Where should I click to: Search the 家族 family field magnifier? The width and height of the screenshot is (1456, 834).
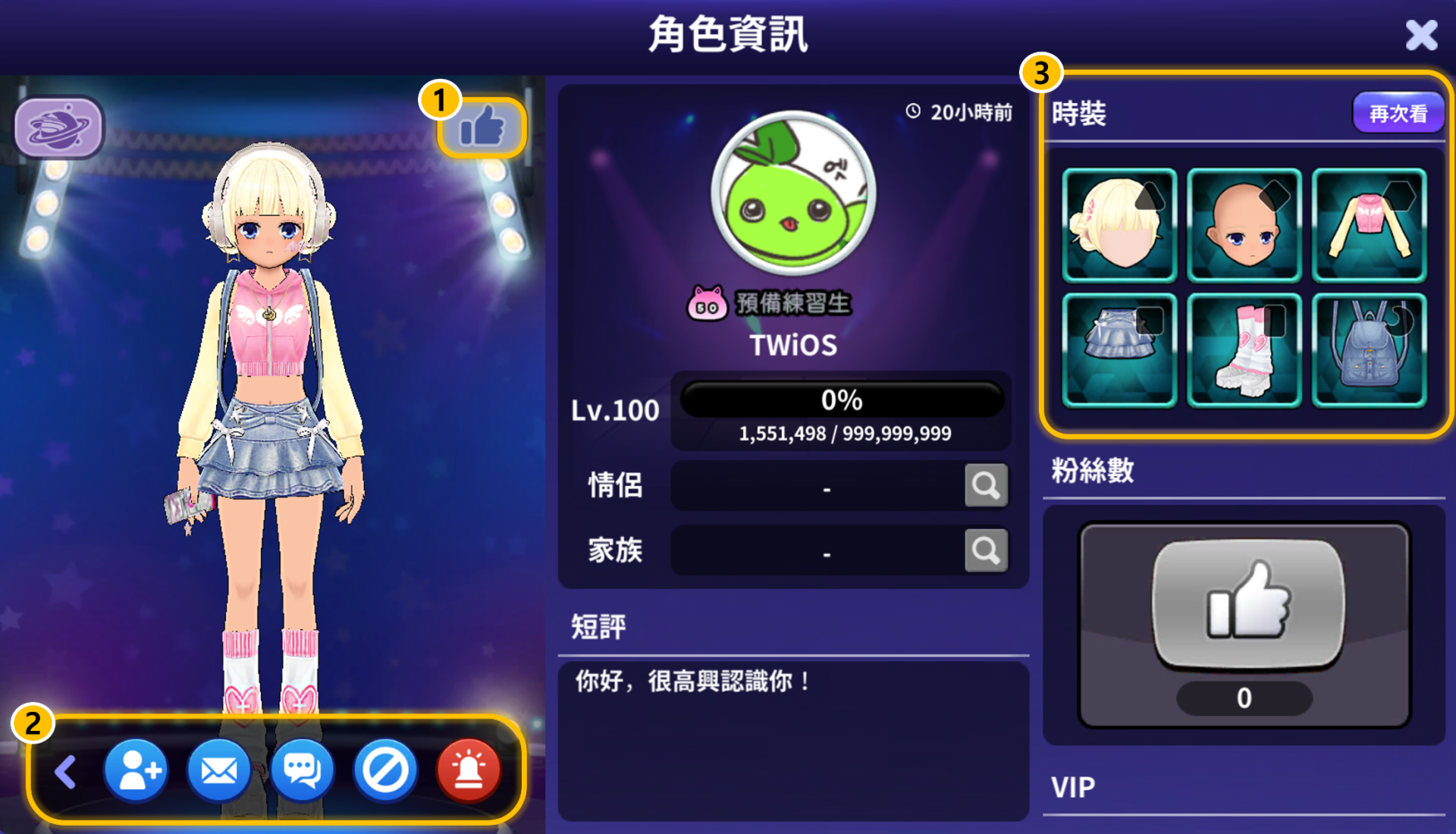[x=986, y=550]
